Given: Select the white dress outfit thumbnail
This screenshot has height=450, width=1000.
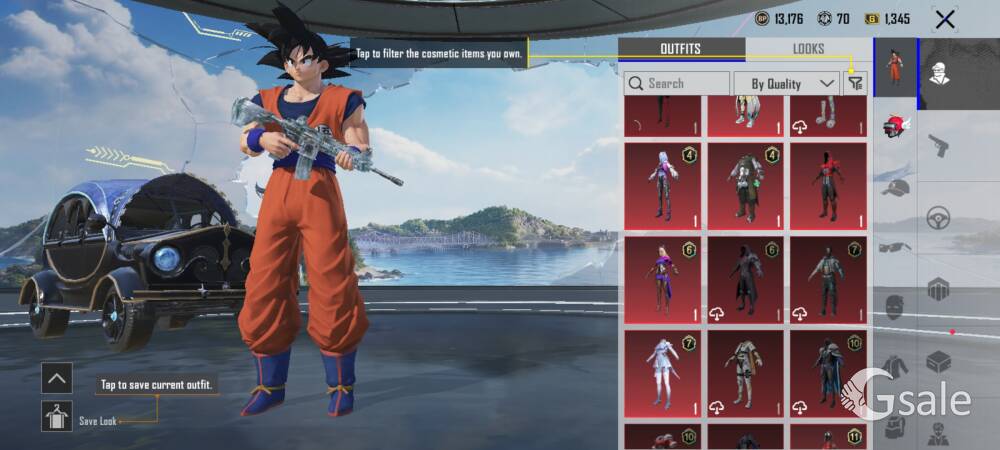Looking at the screenshot, I should tap(662, 374).
